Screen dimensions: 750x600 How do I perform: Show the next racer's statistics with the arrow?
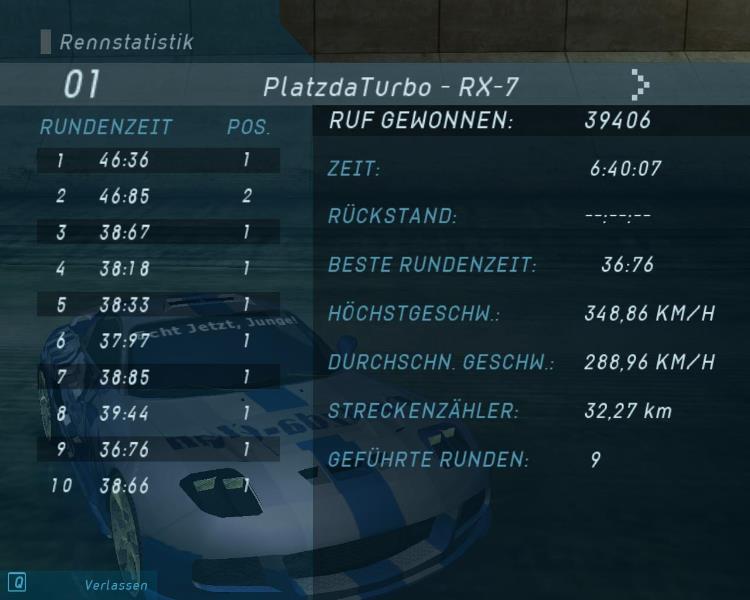point(640,85)
